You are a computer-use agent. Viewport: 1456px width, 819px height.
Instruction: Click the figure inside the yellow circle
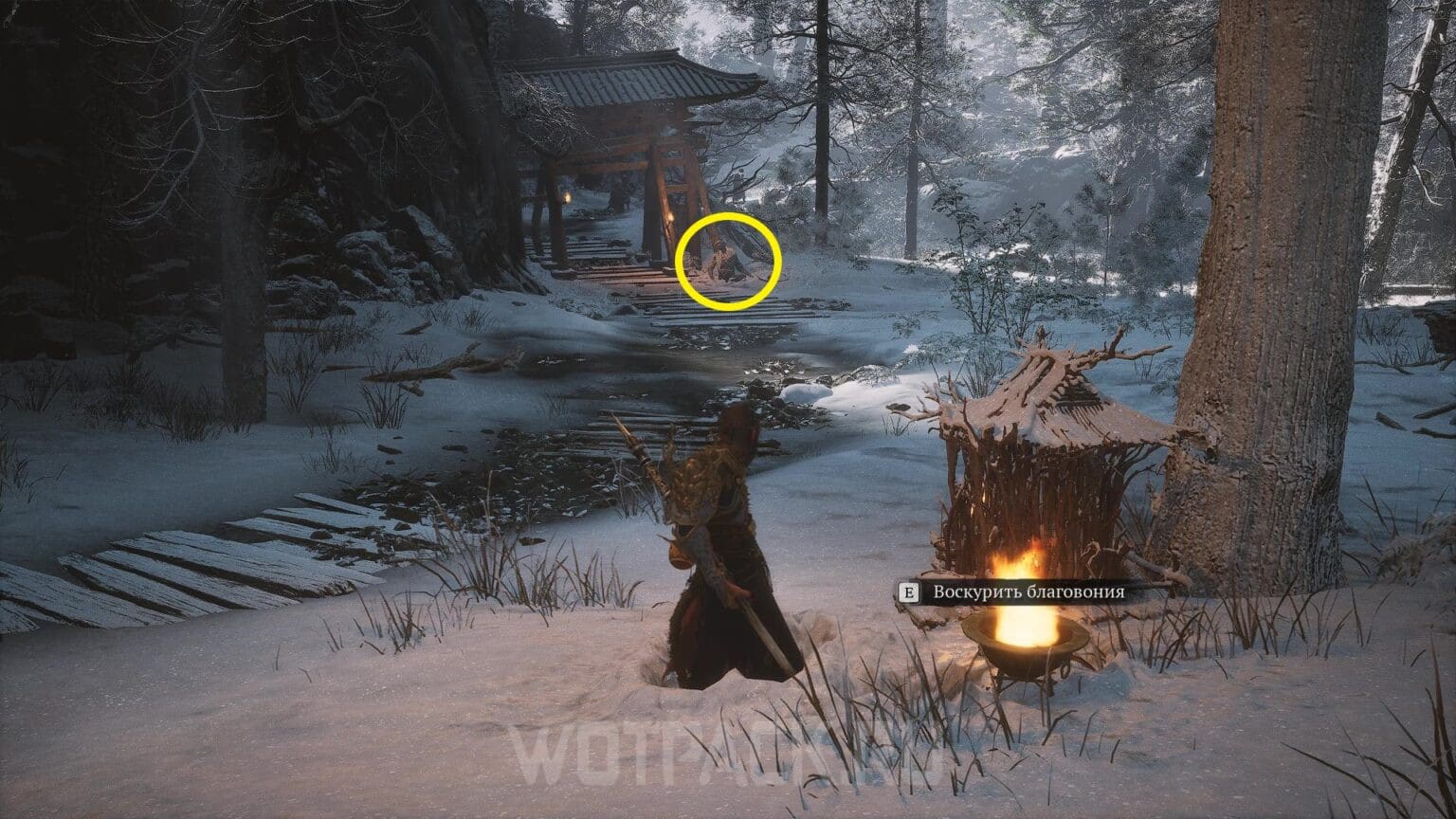click(x=722, y=263)
